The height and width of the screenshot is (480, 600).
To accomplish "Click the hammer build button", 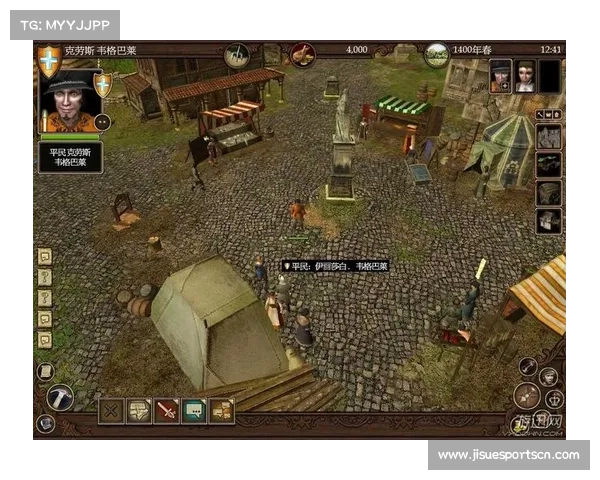I will pyautogui.click(x=59, y=397).
